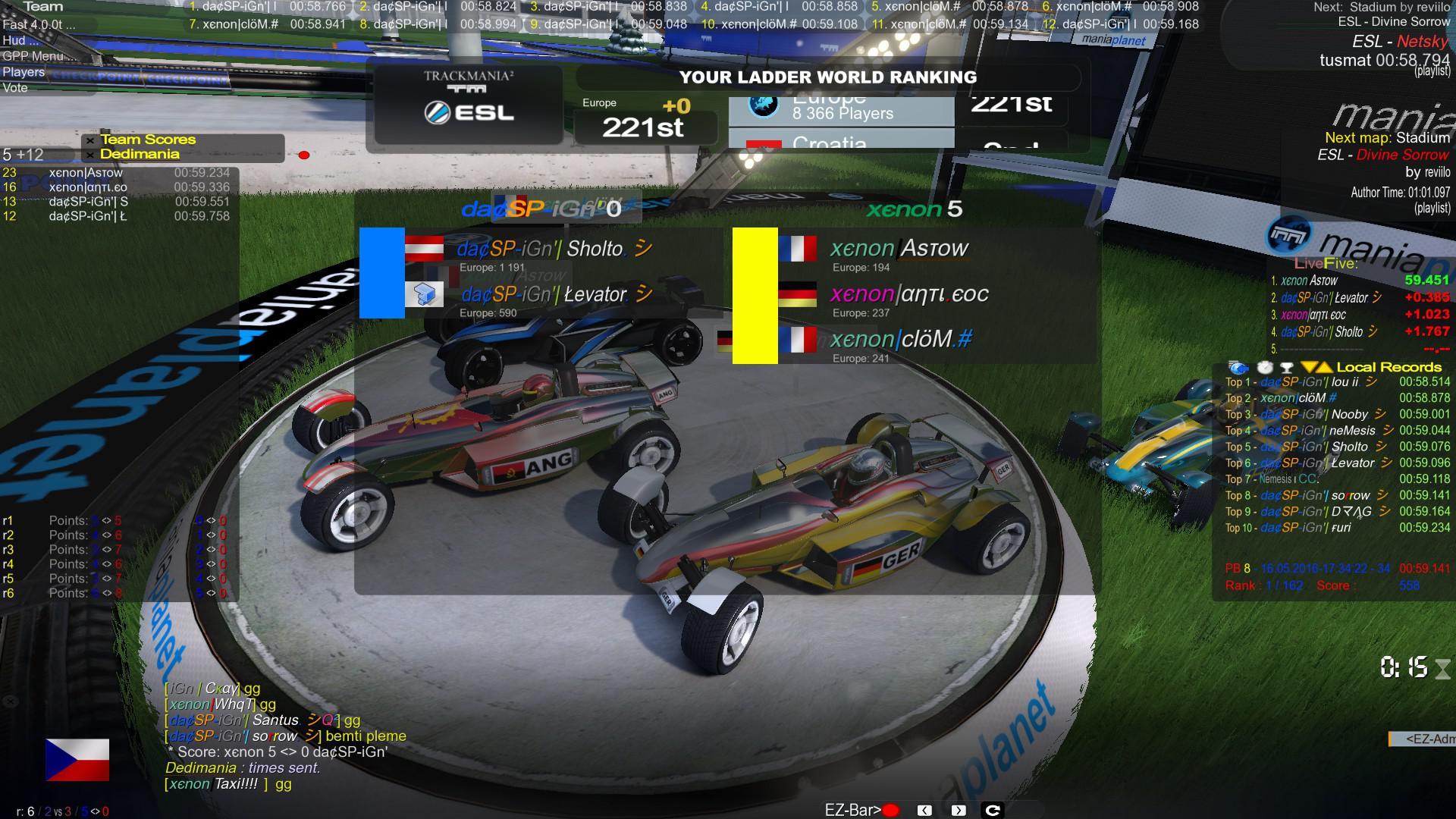Click the trophy icon beside Local Records
The width and height of the screenshot is (1456, 819).
tap(1286, 368)
